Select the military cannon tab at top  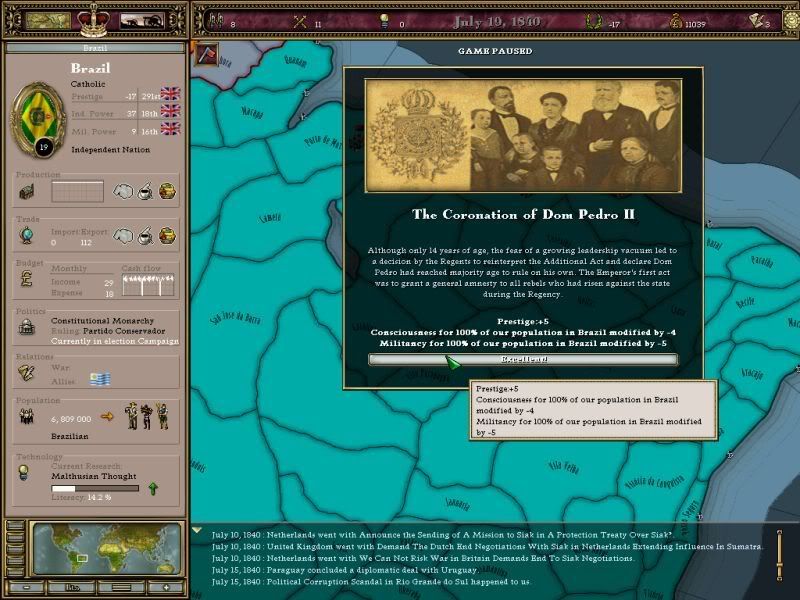pos(141,20)
